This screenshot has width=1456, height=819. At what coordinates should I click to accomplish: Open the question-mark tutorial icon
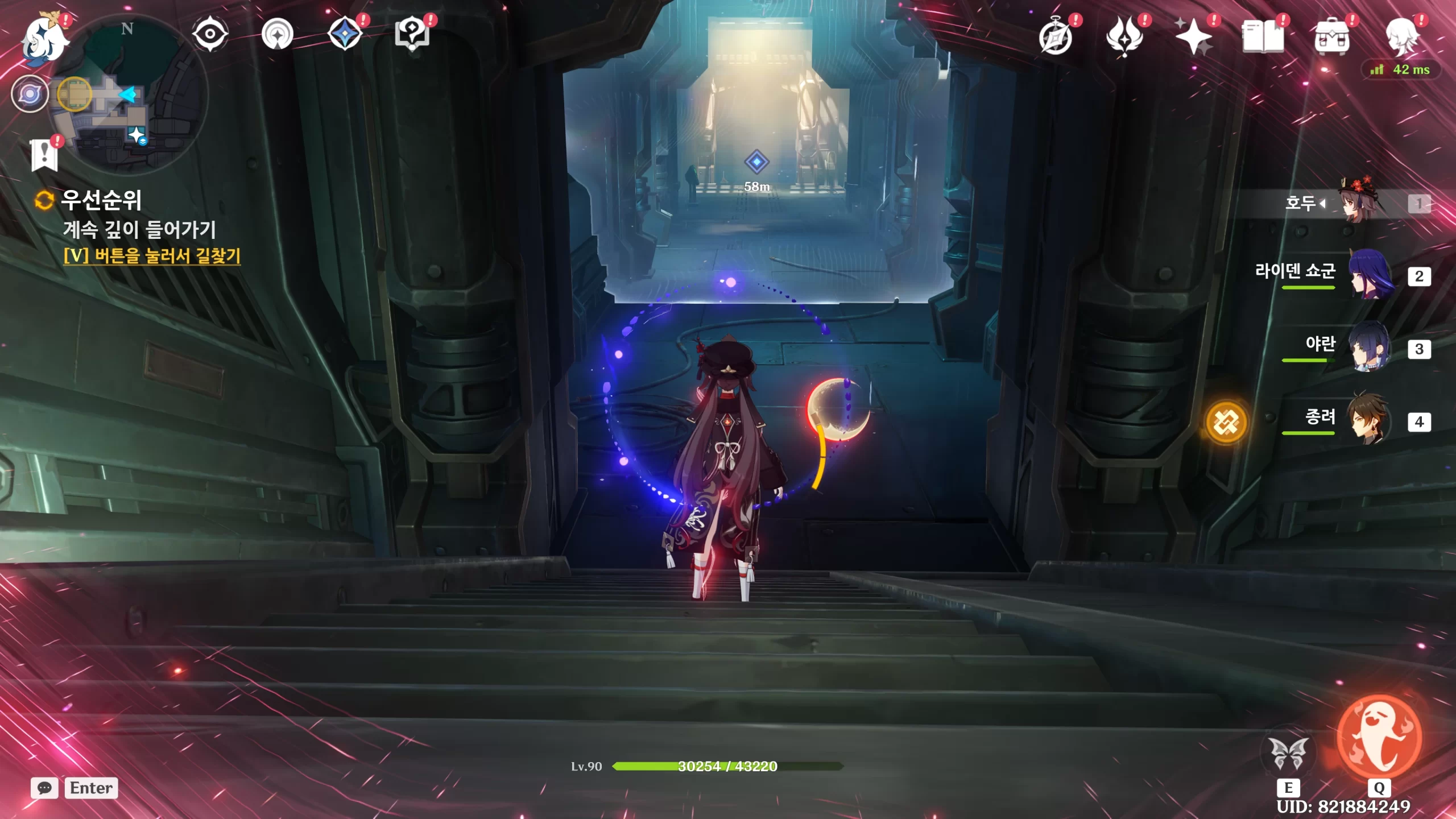tap(412, 34)
